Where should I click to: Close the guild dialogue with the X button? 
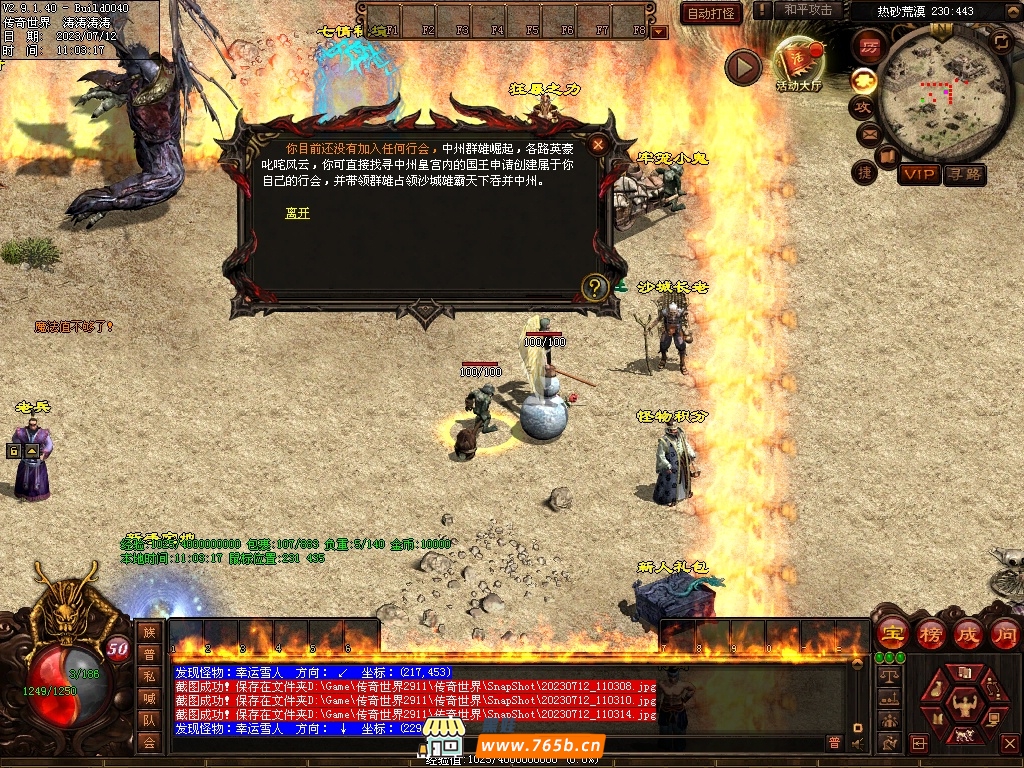[x=598, y=145]
